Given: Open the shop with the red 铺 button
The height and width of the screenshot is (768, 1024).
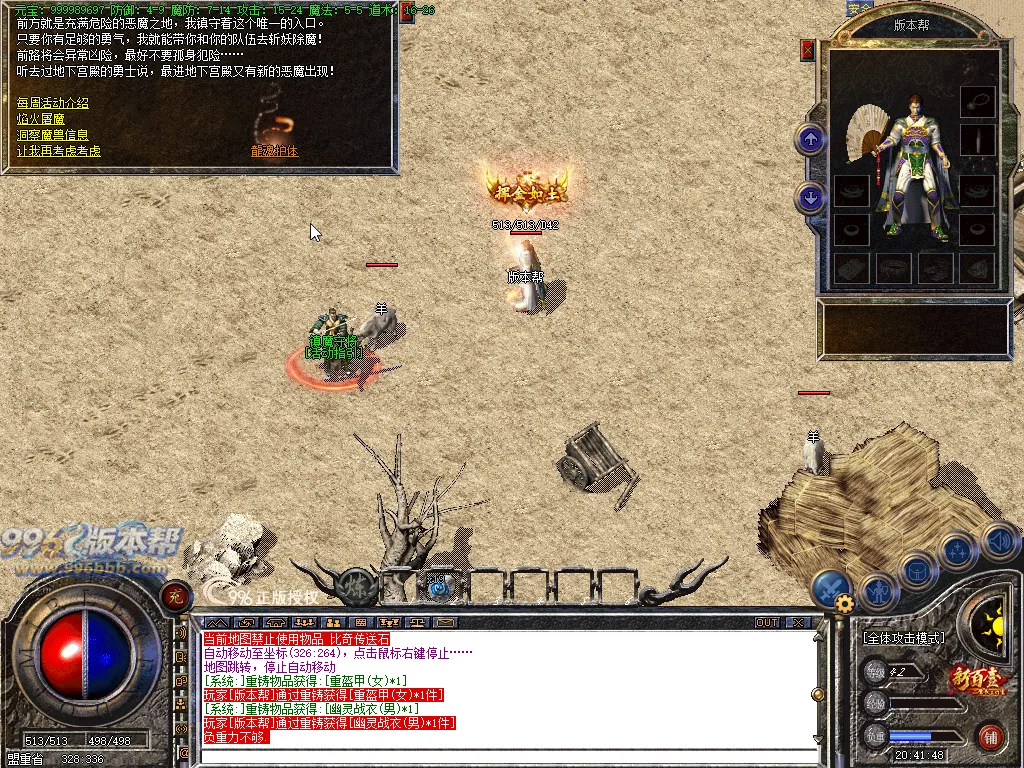Looking at the screenshot, I should point(990,737).
